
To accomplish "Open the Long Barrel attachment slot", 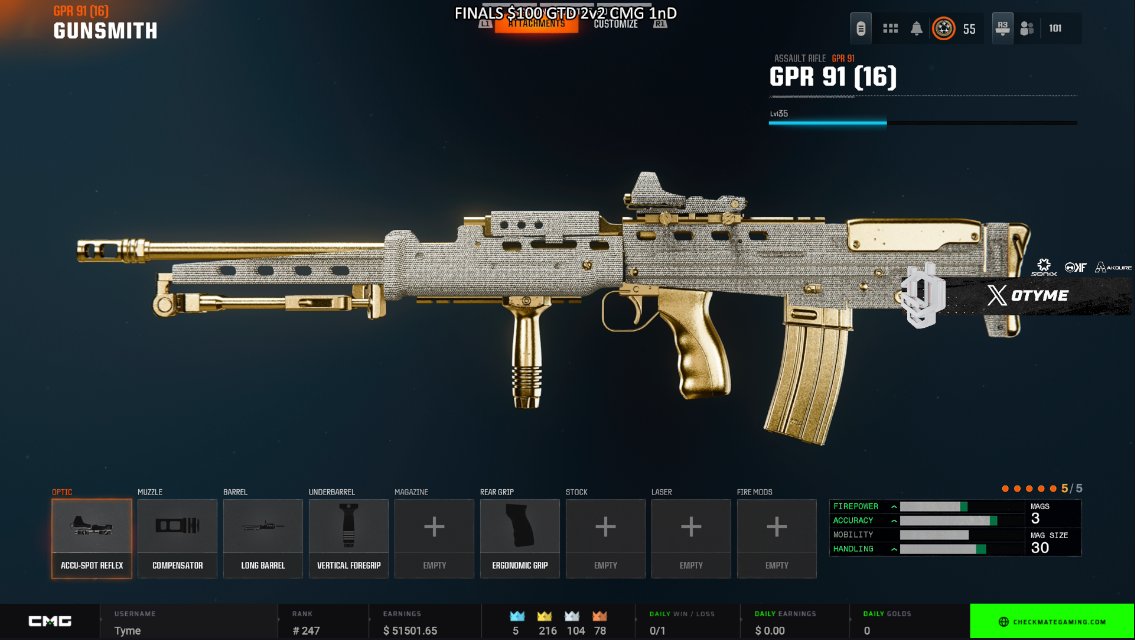I will tap(263, 539).
